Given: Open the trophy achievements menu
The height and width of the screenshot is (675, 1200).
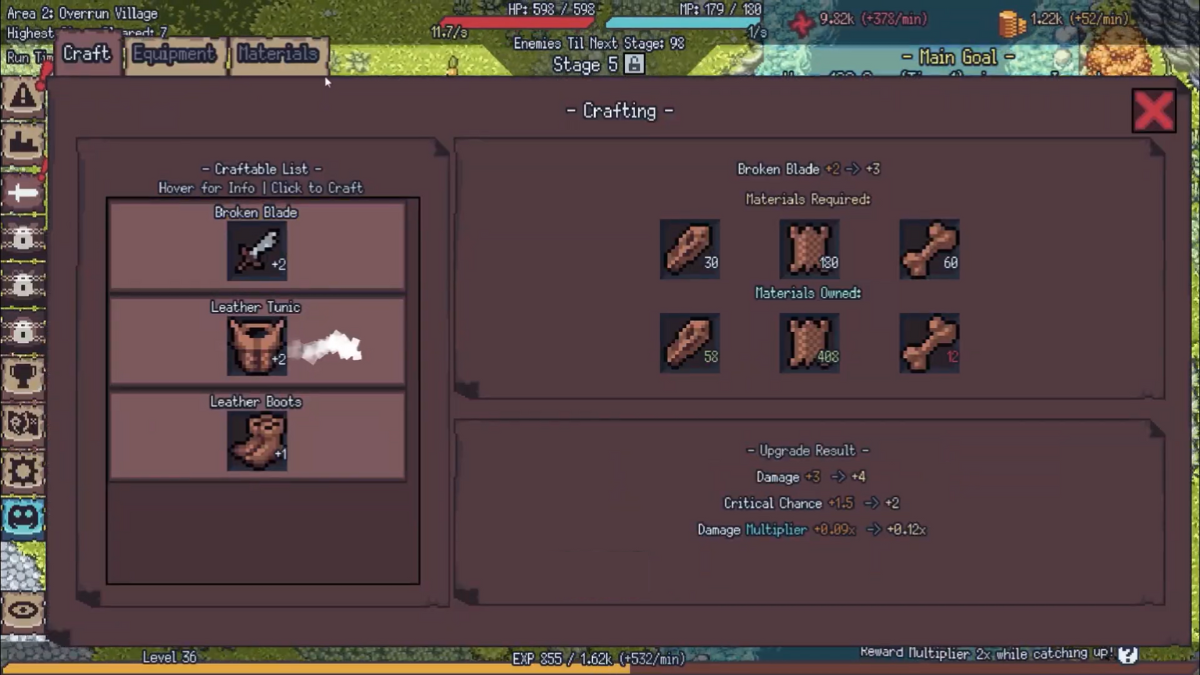Looking at the screenshot, I should [22, 377].
